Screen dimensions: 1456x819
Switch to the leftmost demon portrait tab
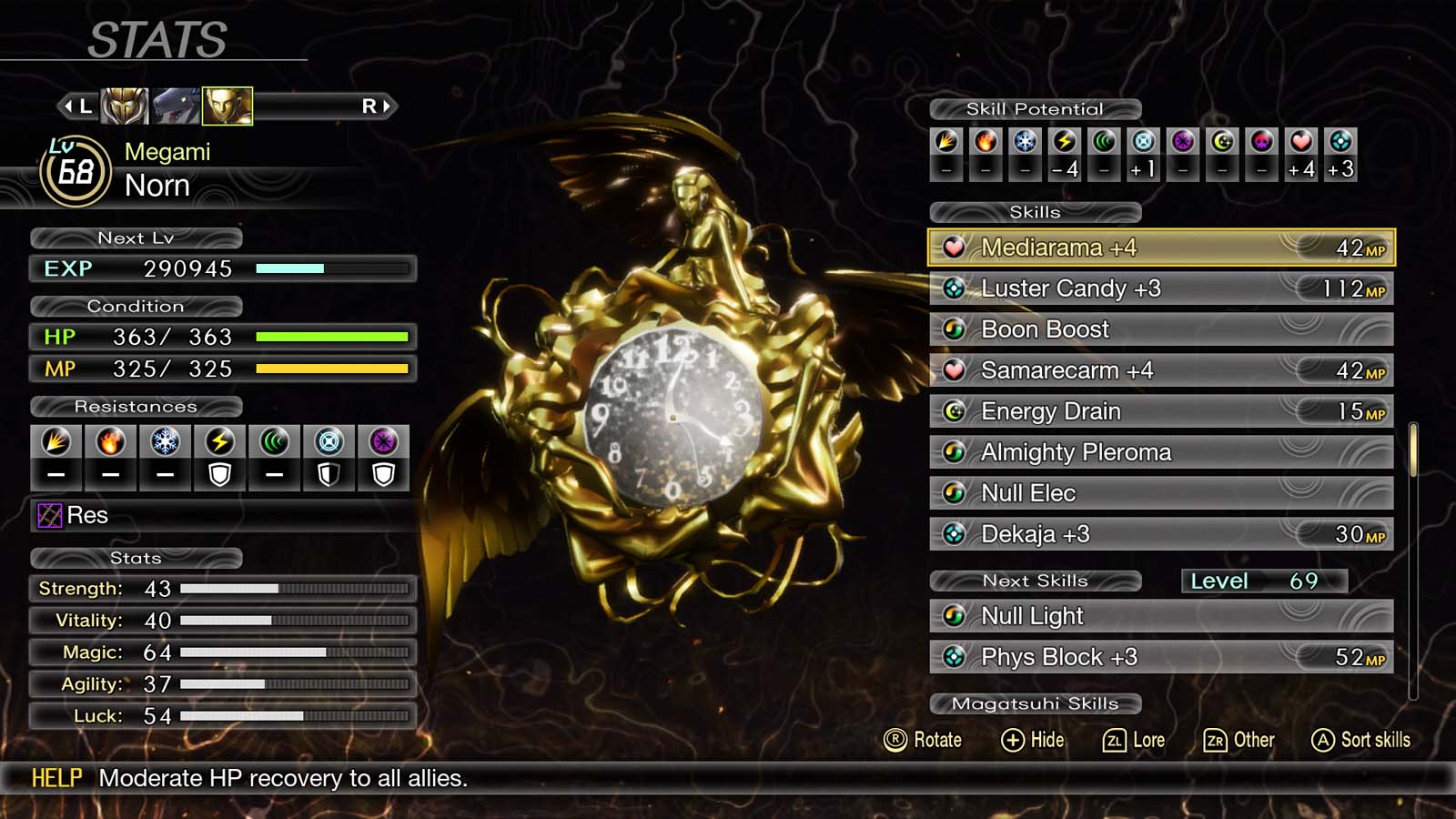coord(125,104)
